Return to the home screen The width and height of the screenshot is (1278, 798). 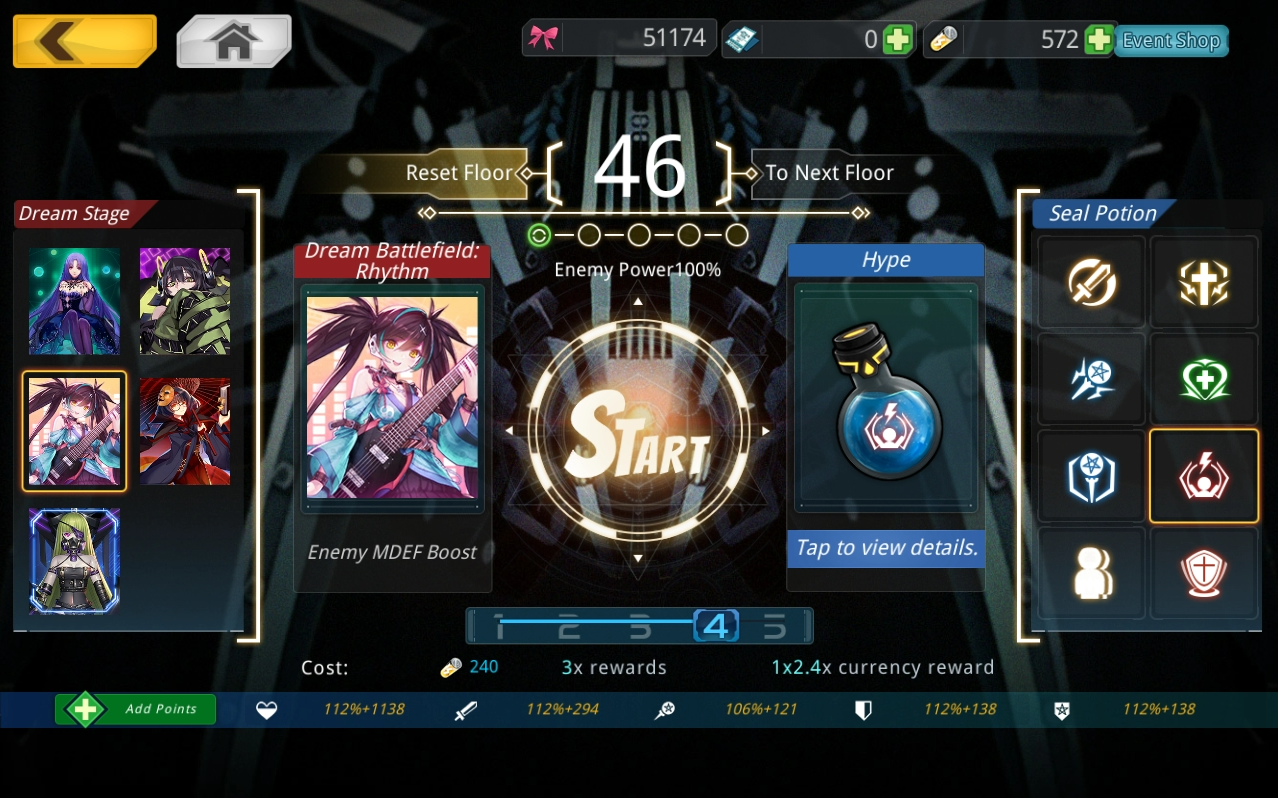(x=233, y=41)
